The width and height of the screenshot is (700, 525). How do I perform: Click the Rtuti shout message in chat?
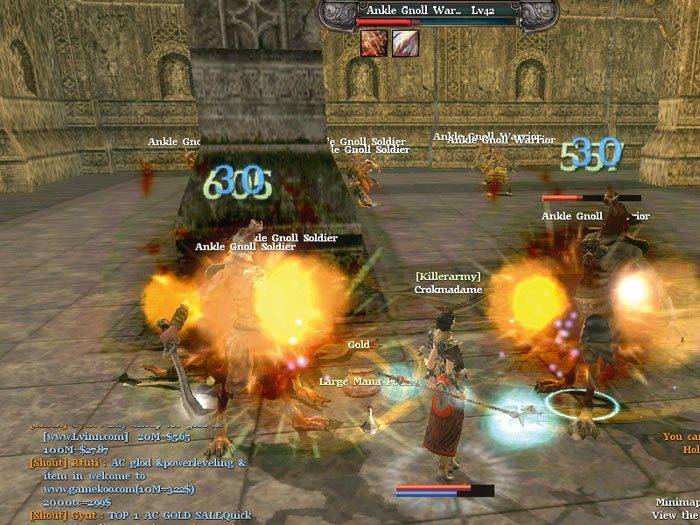click(140, 463)
